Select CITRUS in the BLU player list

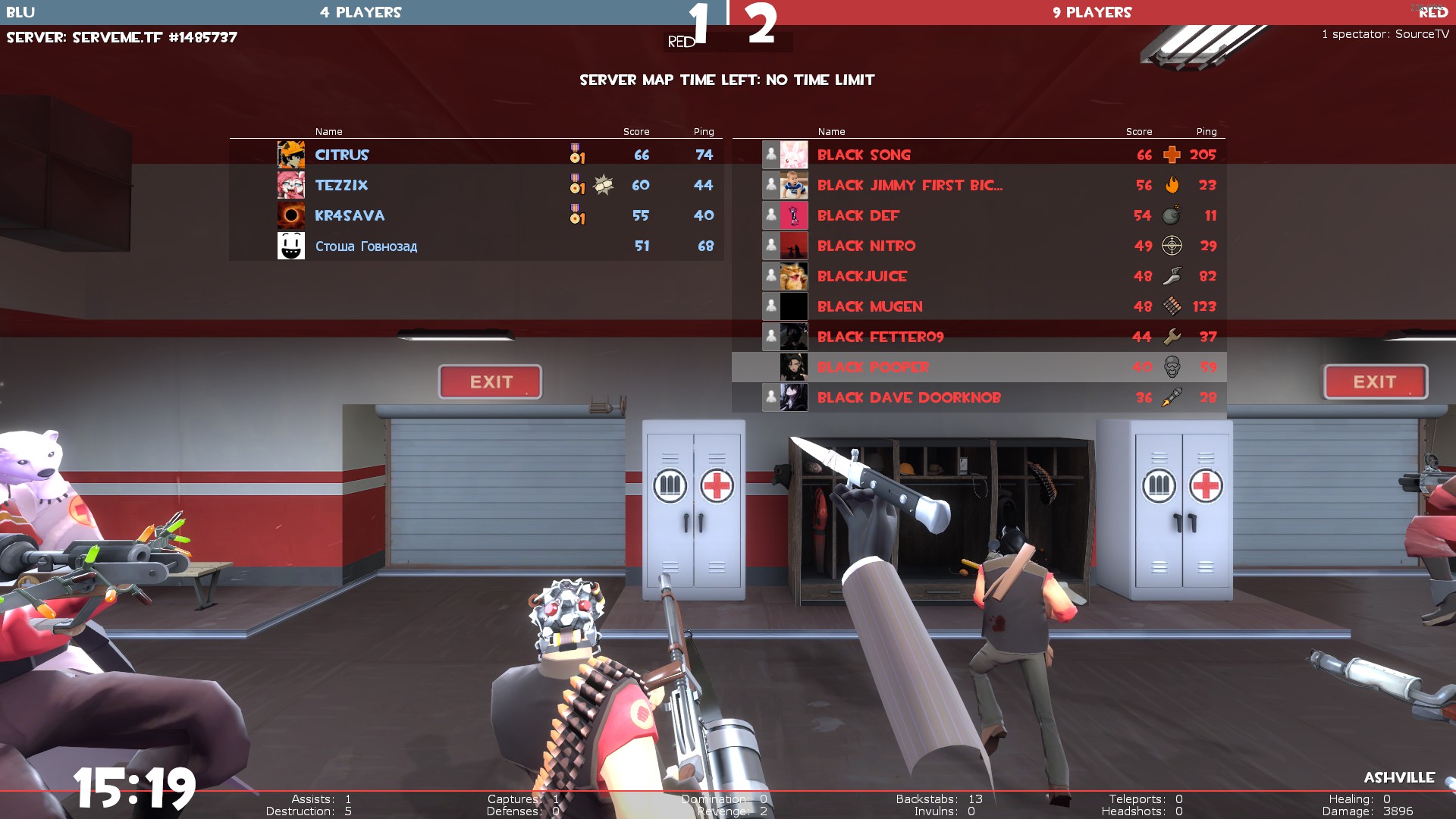click(x=342, y=155)
